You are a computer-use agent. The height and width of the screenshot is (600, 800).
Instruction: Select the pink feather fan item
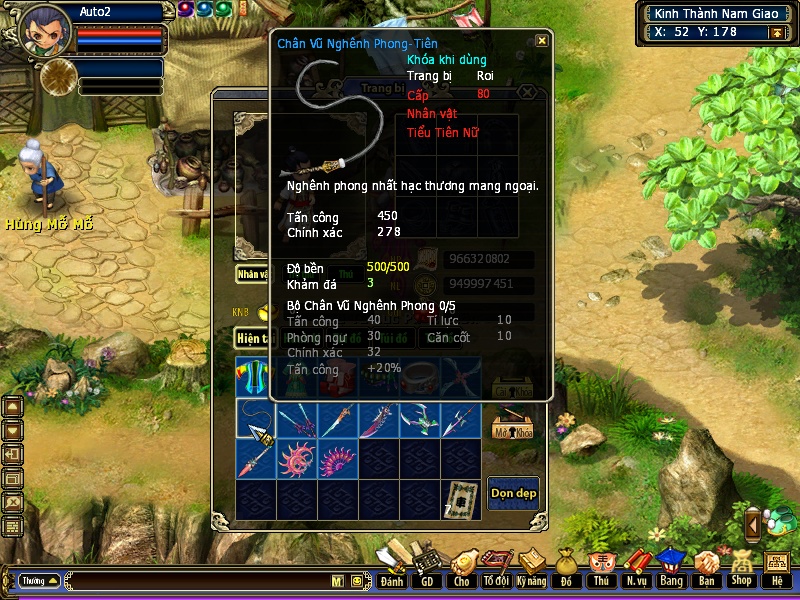pos(338,459)
